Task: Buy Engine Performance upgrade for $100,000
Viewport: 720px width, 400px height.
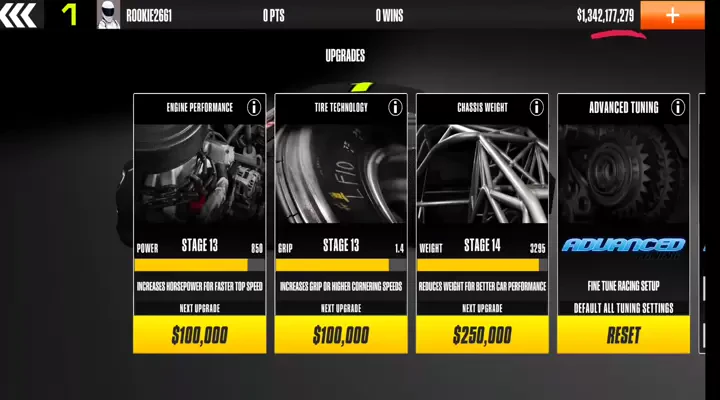Action: coord(200,335)
